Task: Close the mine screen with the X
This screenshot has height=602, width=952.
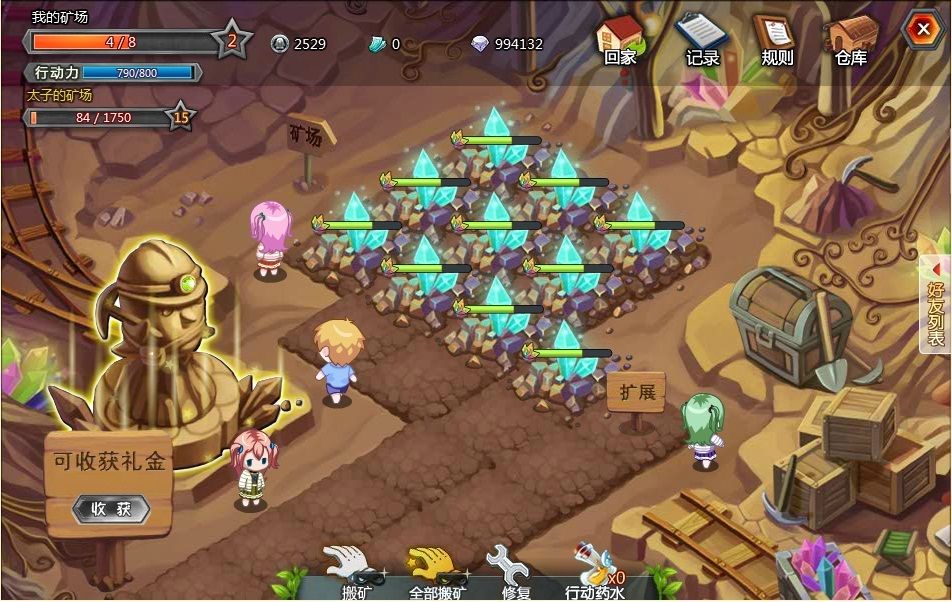Action: click(x=919, y=30)
